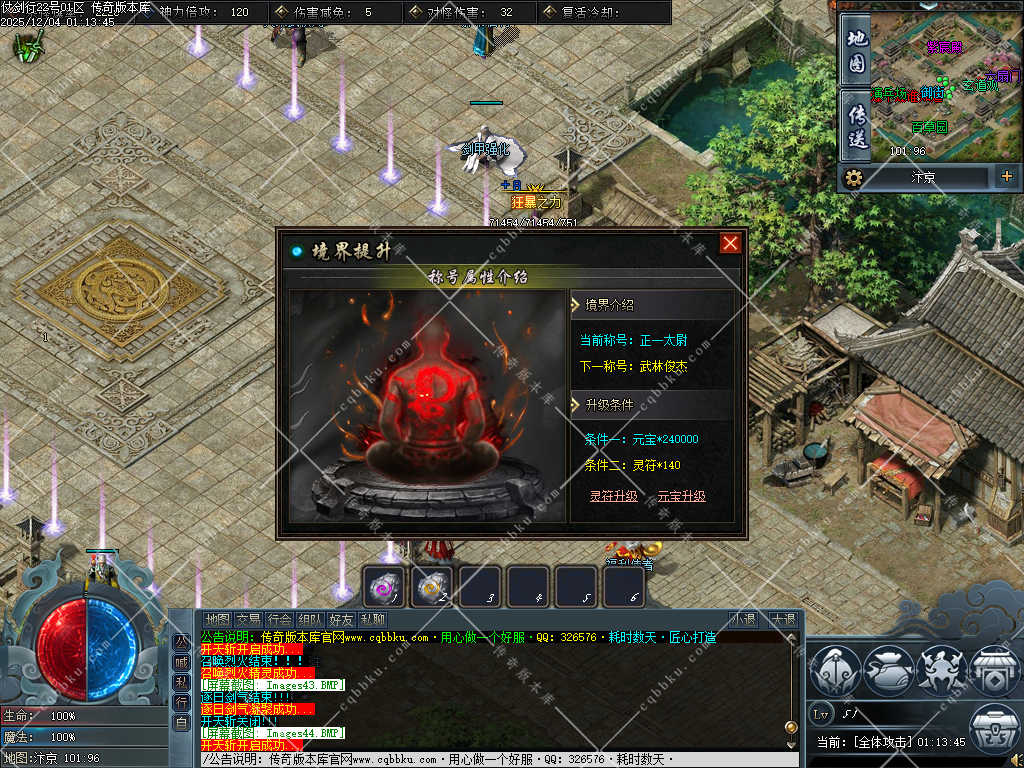Click the gear settings icon under minimap
The width and height of the screenshot is (1024, 768).
[x=853, y=178]
